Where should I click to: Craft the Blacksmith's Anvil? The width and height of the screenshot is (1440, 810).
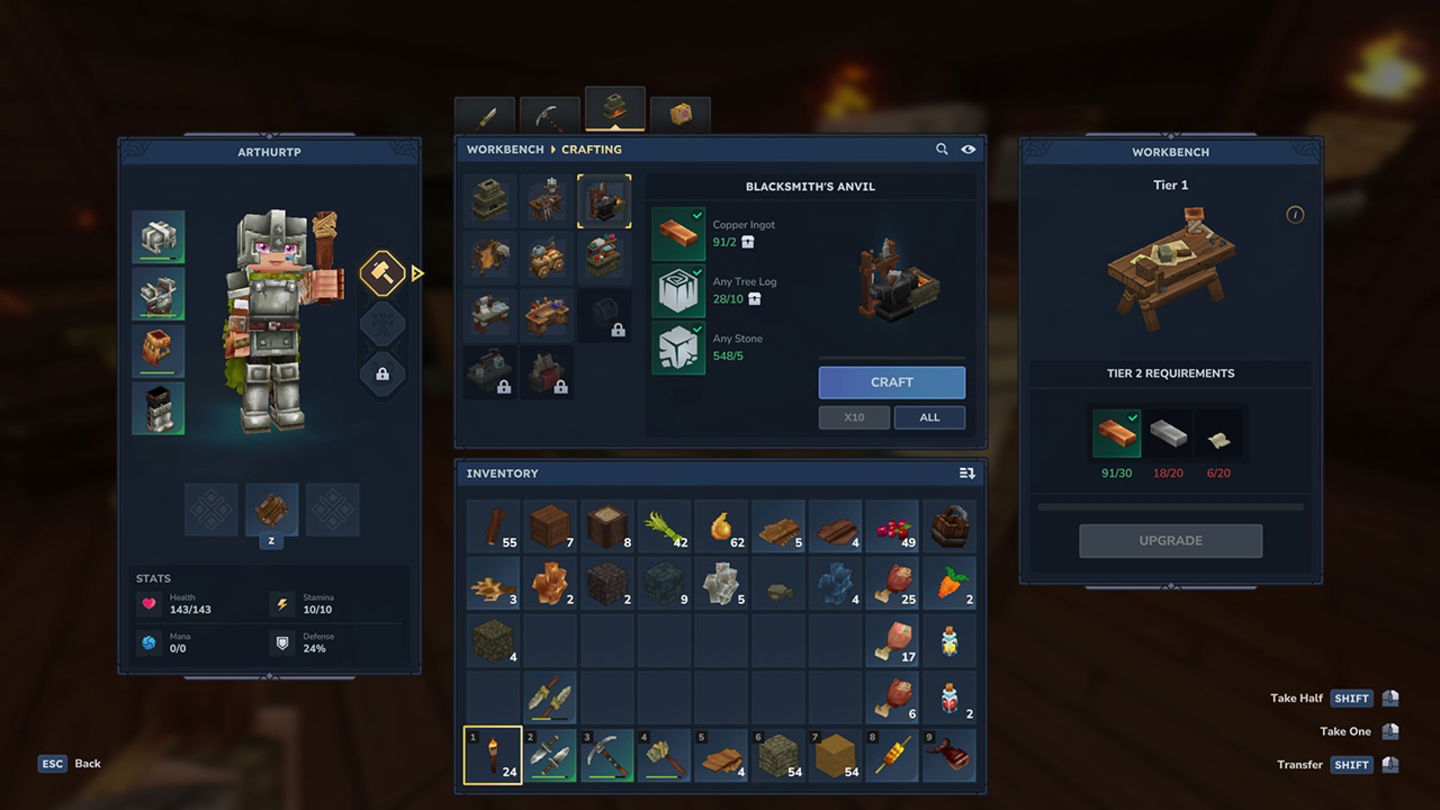891,382
